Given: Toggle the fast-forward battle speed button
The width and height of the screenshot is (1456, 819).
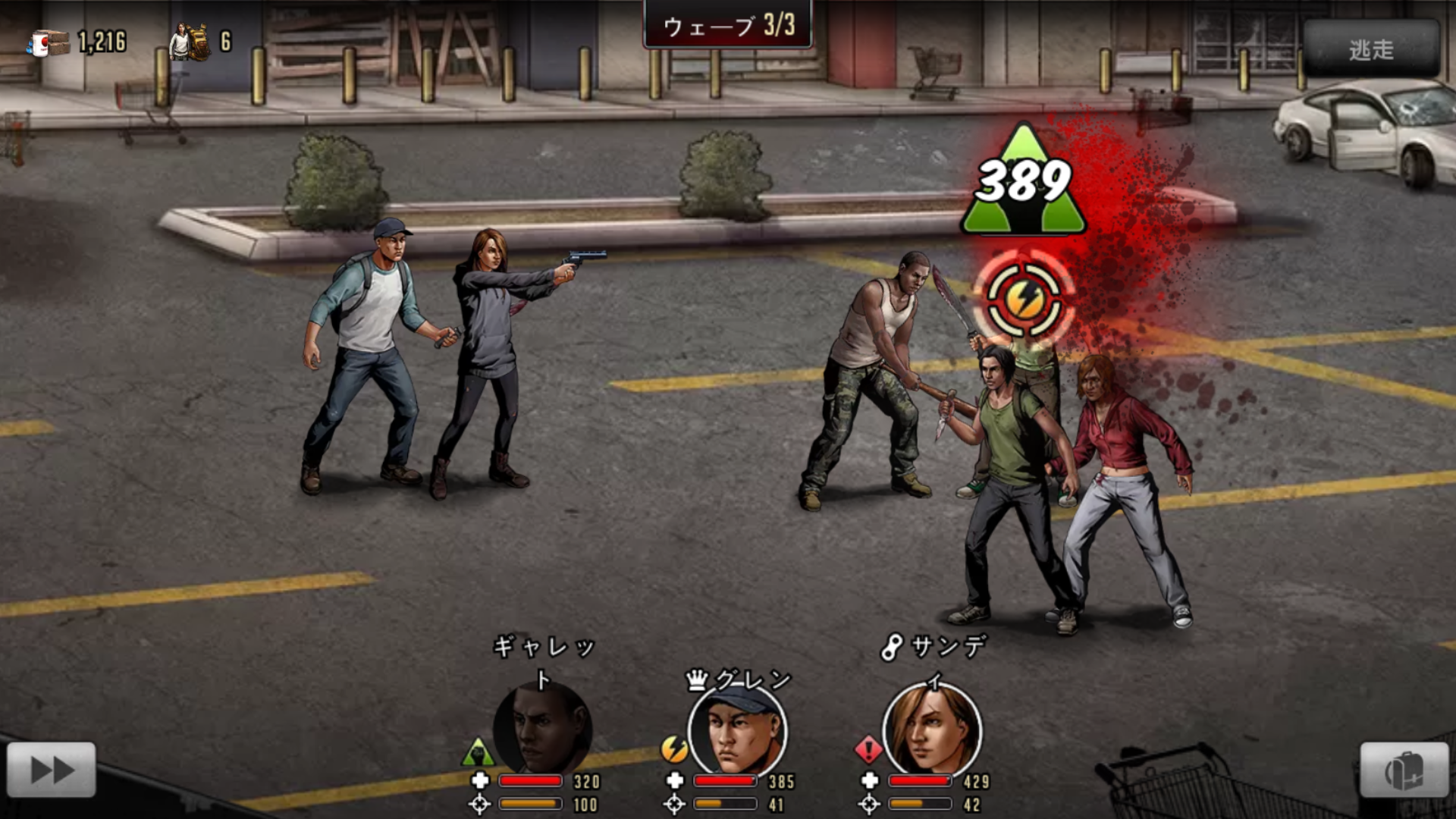Looking at the screenshot, I should click(52, 770).
